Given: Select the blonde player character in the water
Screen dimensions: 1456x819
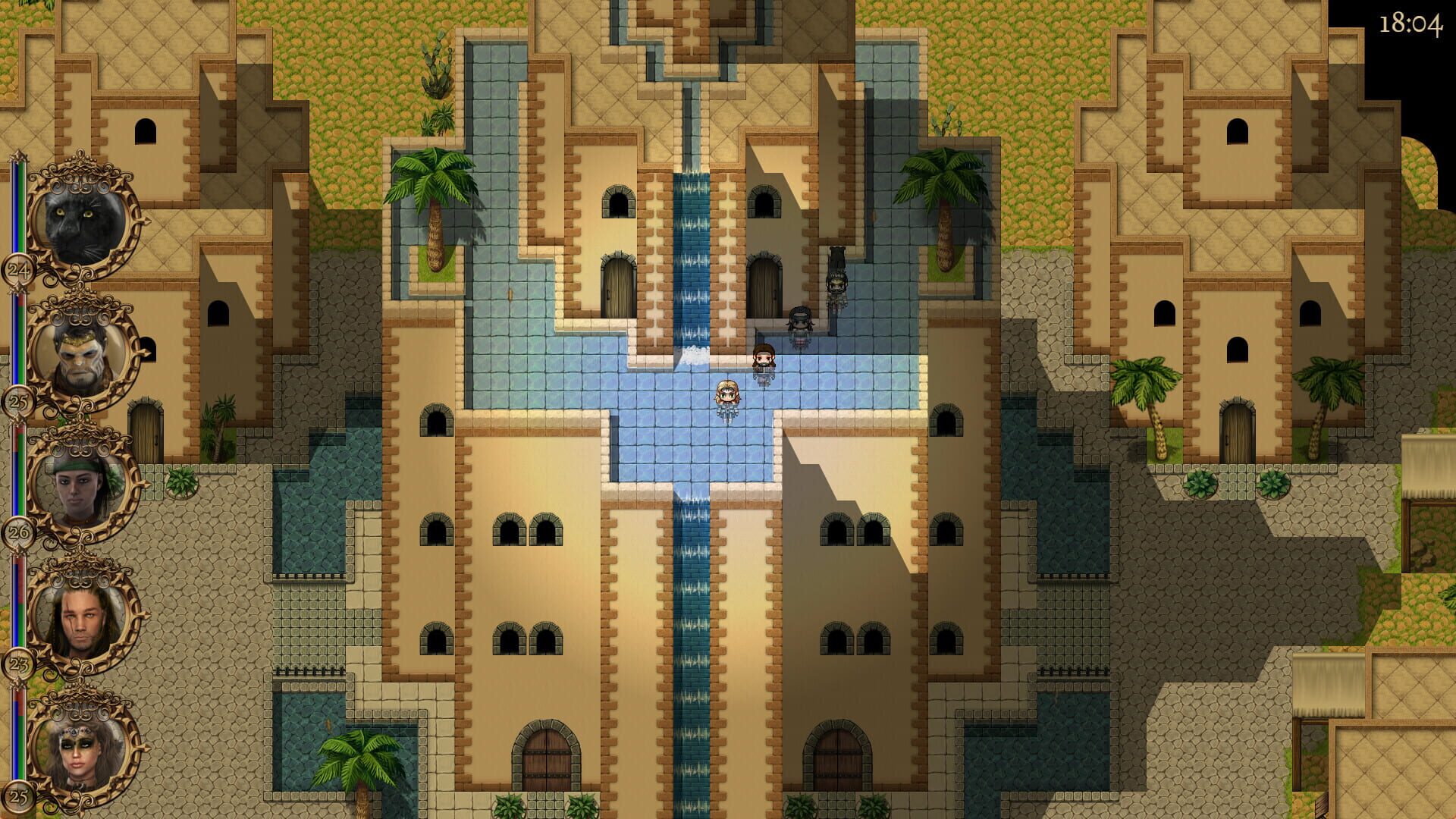Looking at the screenshot, I should coord(727,394).
